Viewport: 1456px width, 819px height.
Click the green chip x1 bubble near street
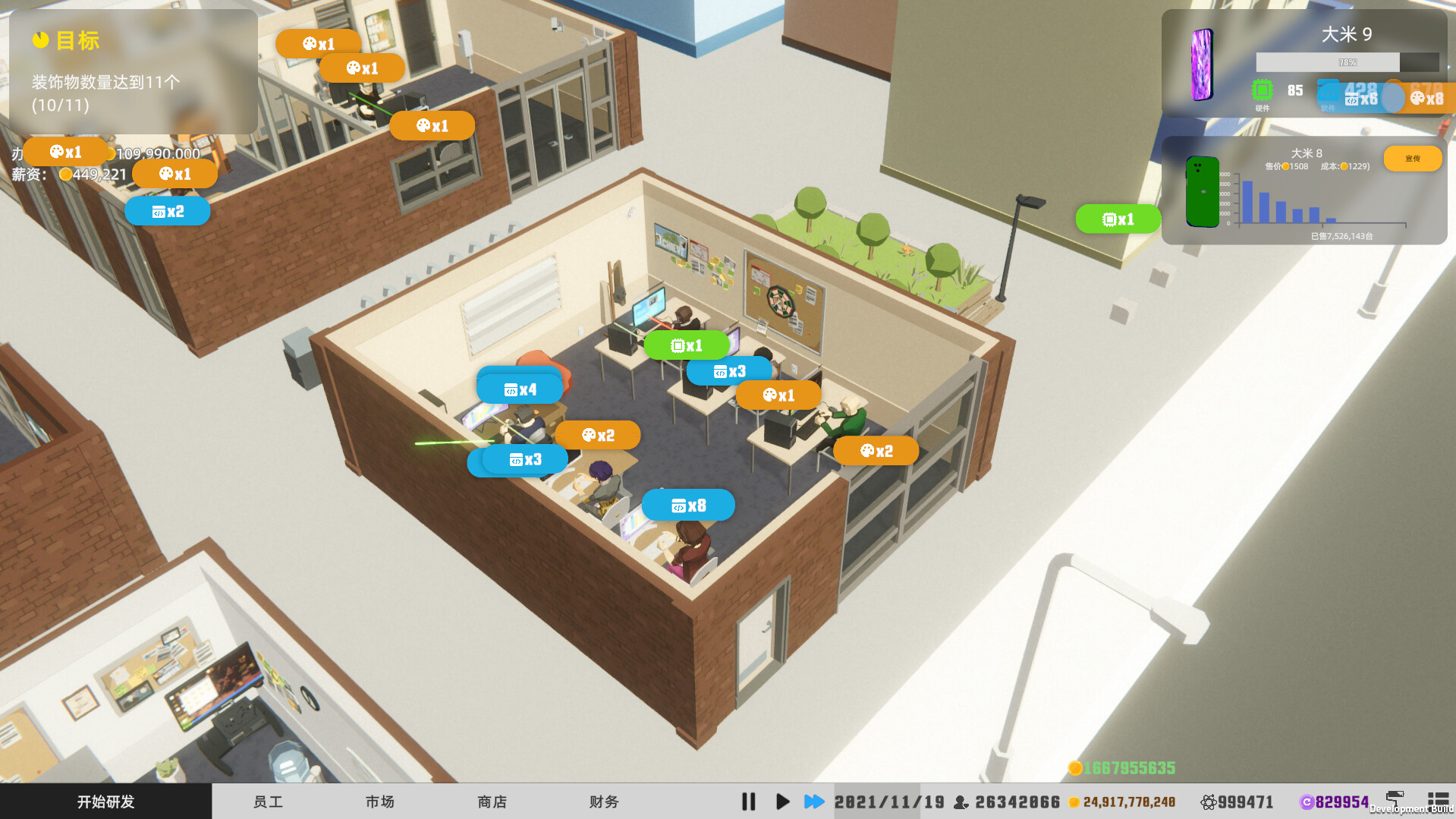[1117, 219]
